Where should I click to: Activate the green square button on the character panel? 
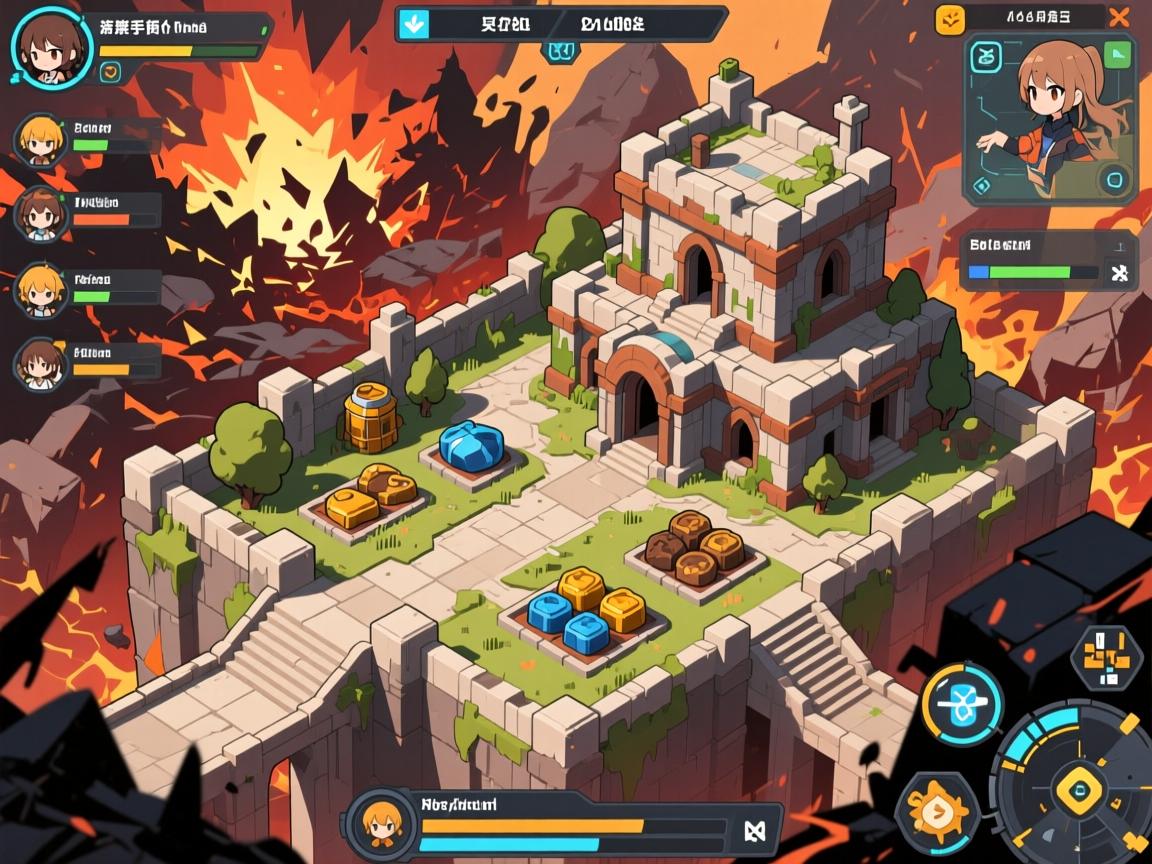pos(1117,54)
